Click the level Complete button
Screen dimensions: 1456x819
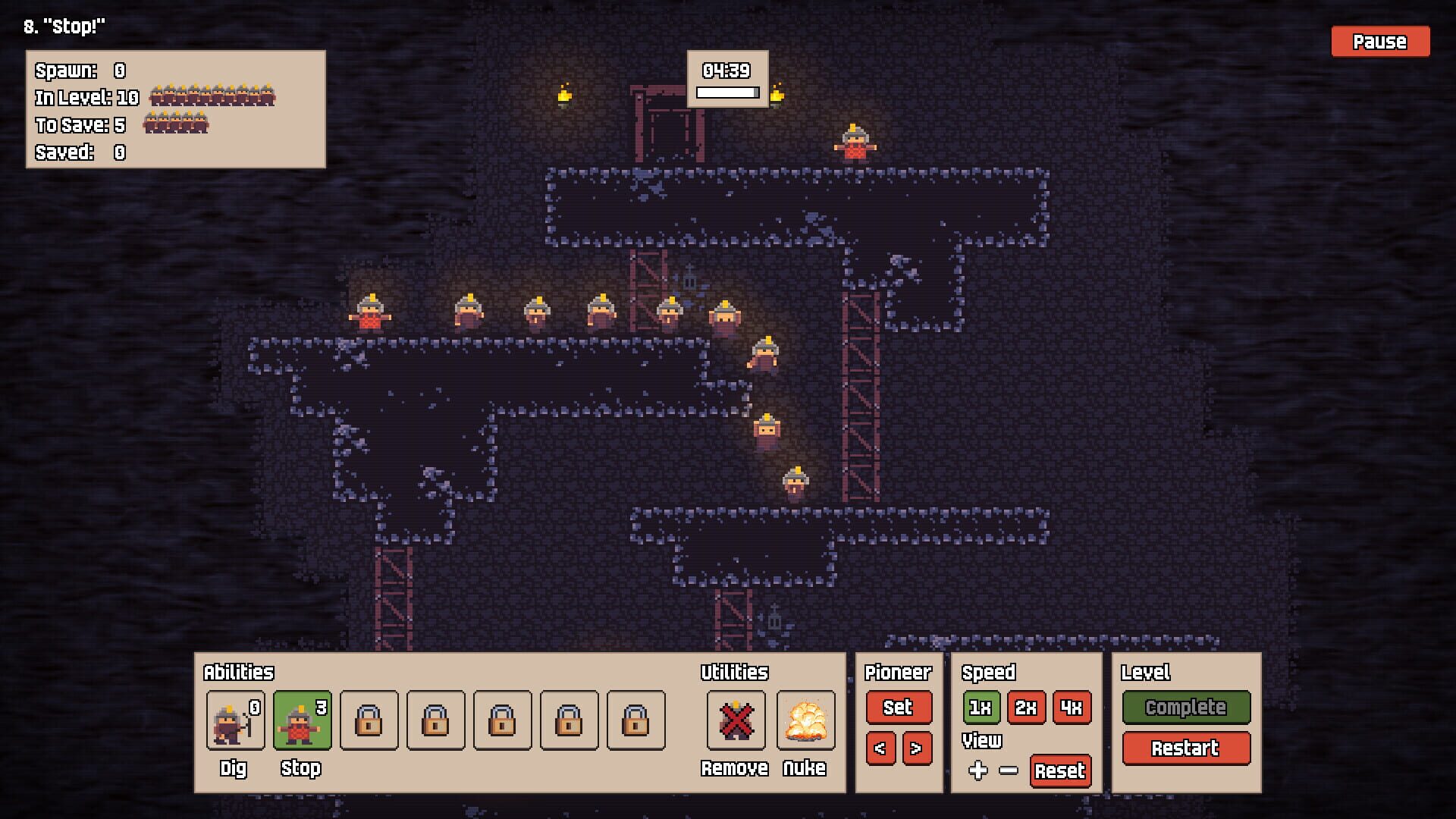pyautogui.click(x=1185, y=708)
